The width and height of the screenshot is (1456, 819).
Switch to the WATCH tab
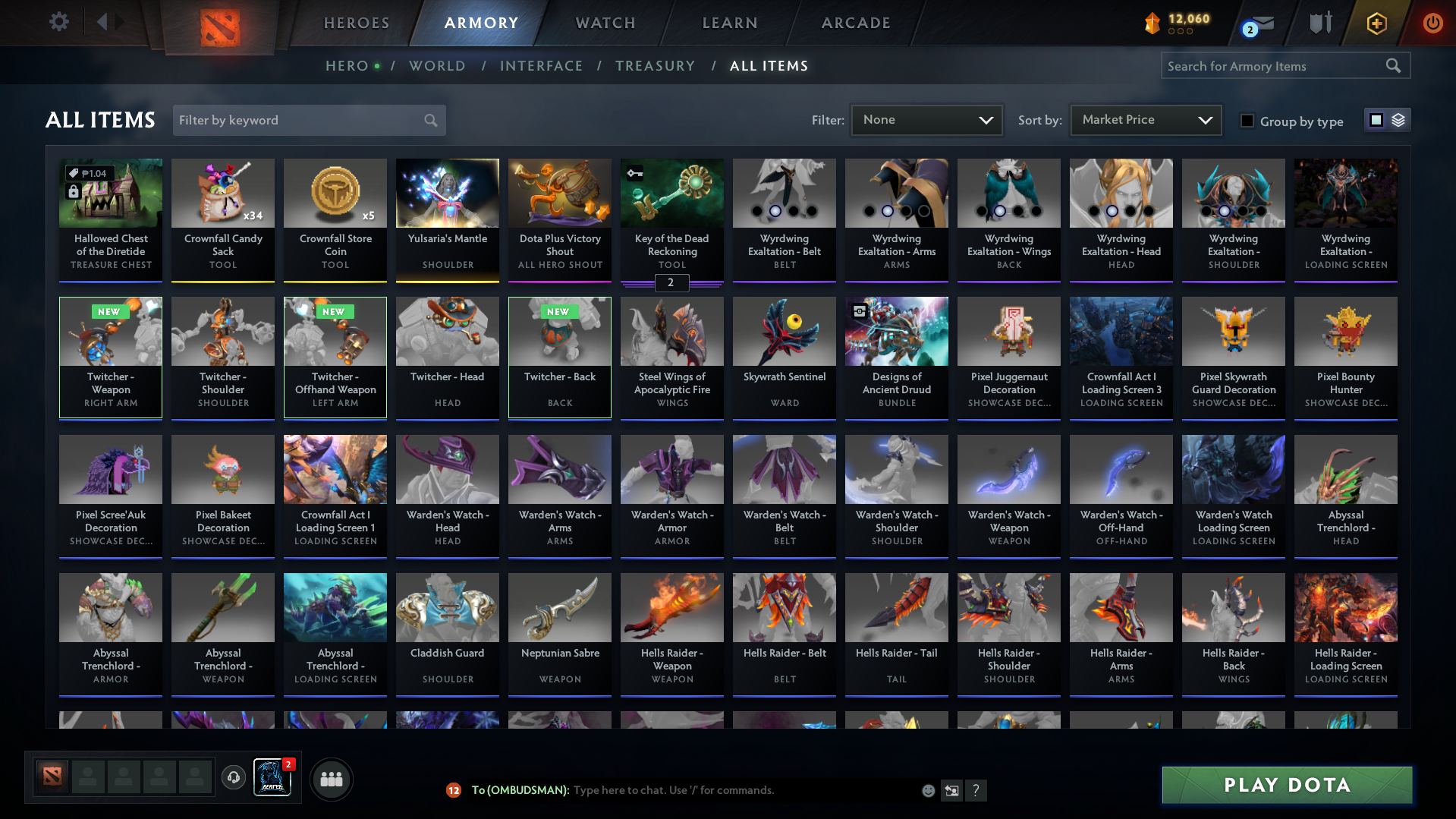coord(605,23)
